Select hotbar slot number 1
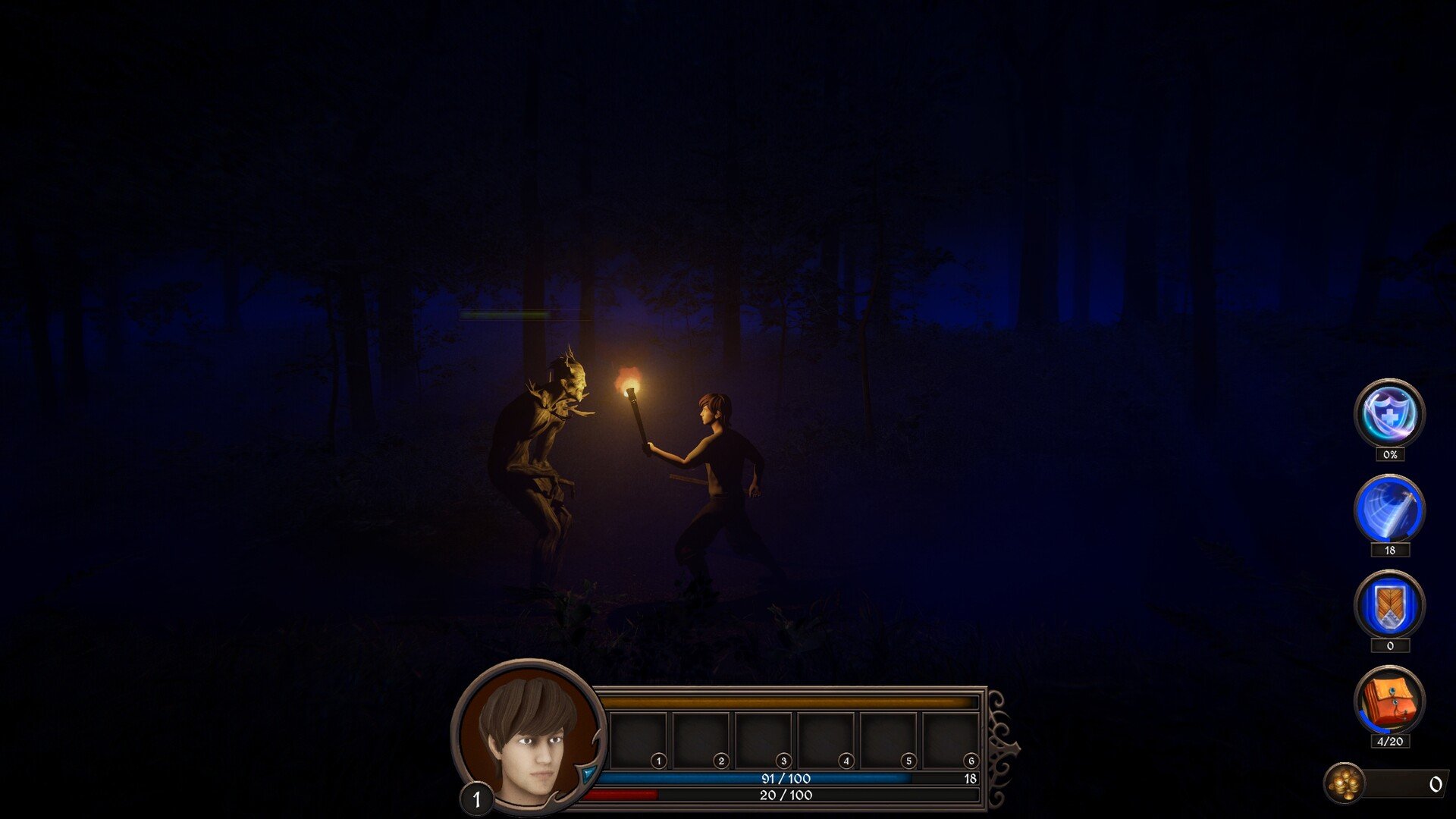The image size is (1456, 819). coord(639,740)
